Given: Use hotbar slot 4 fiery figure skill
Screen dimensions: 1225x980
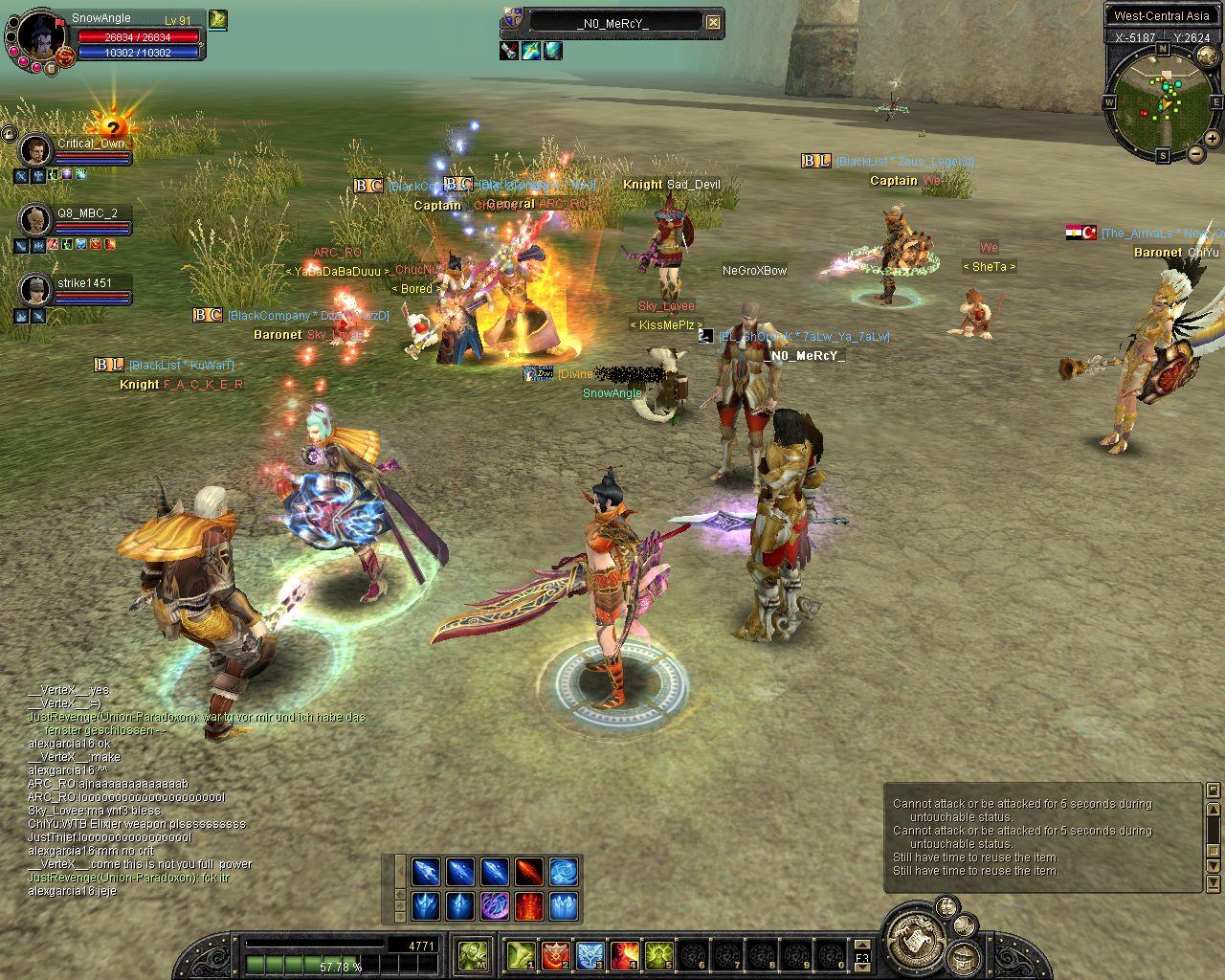Looking at the screenshot, I should [625, 954].
